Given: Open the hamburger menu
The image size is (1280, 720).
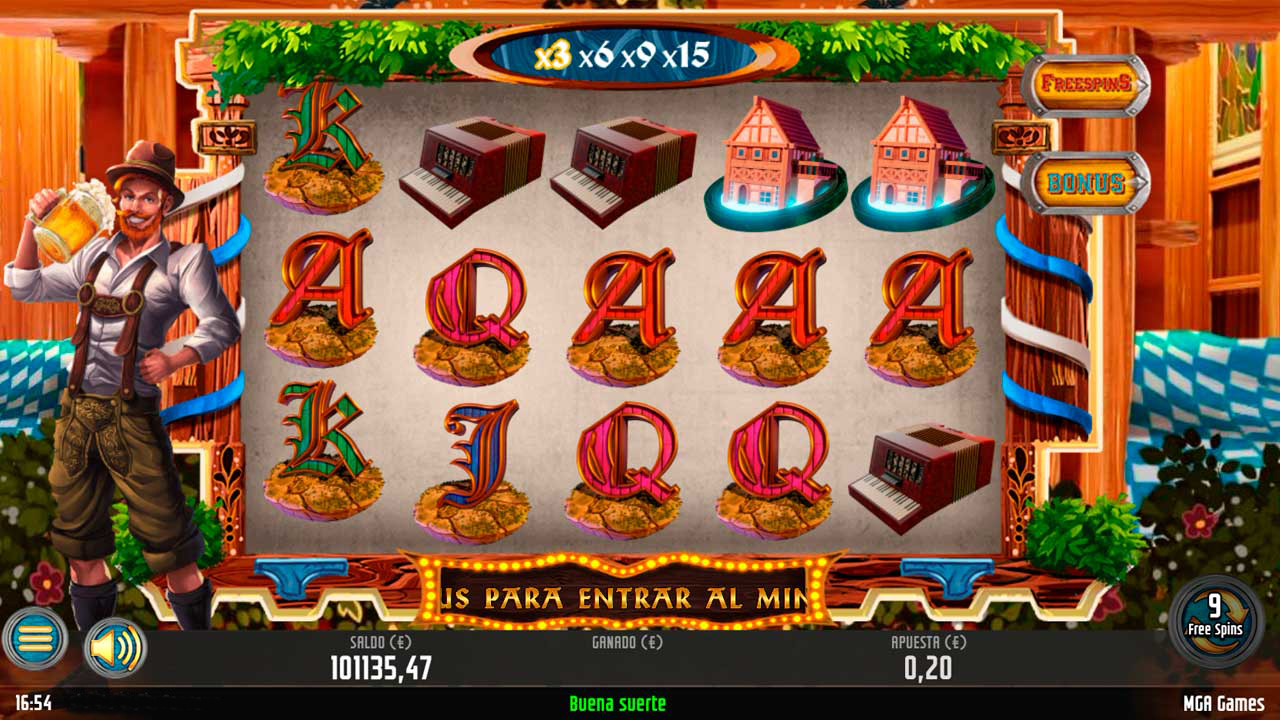Looking at the screenshot, I should pos(38,639).
